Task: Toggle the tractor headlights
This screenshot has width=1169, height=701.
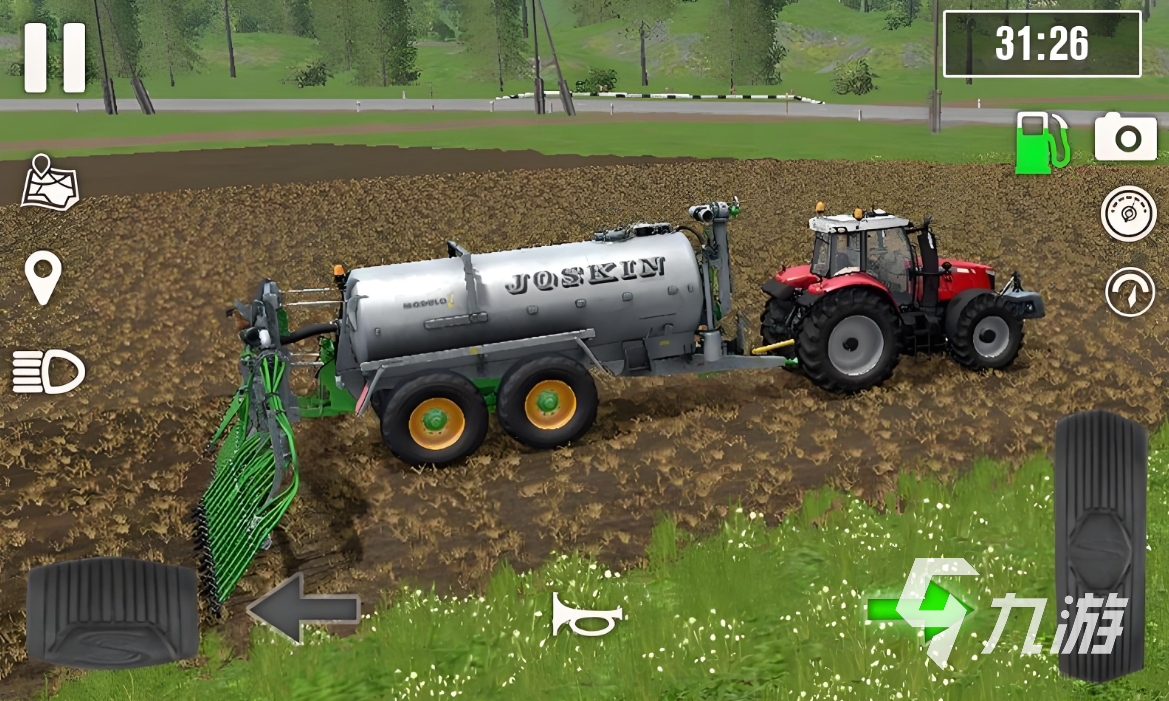Action: tap(48, 372)
